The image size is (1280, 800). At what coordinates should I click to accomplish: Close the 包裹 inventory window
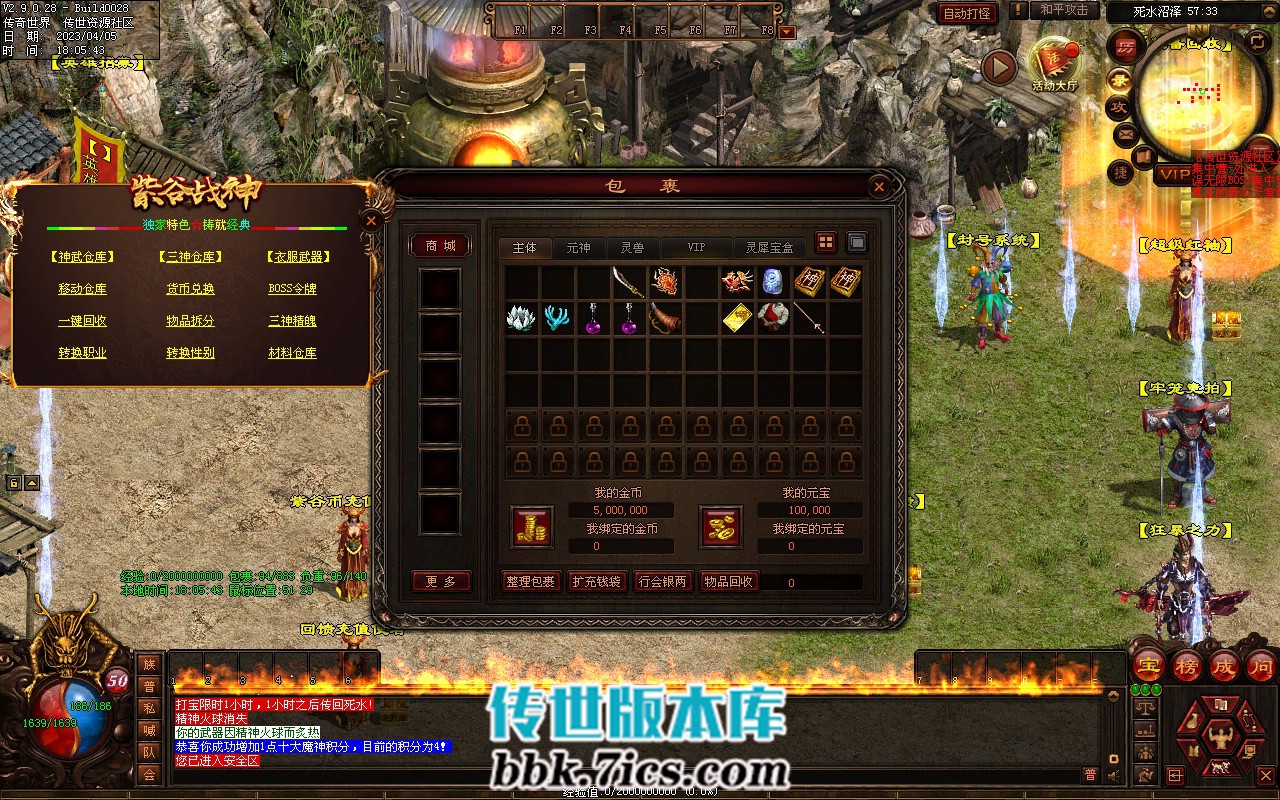878,186
